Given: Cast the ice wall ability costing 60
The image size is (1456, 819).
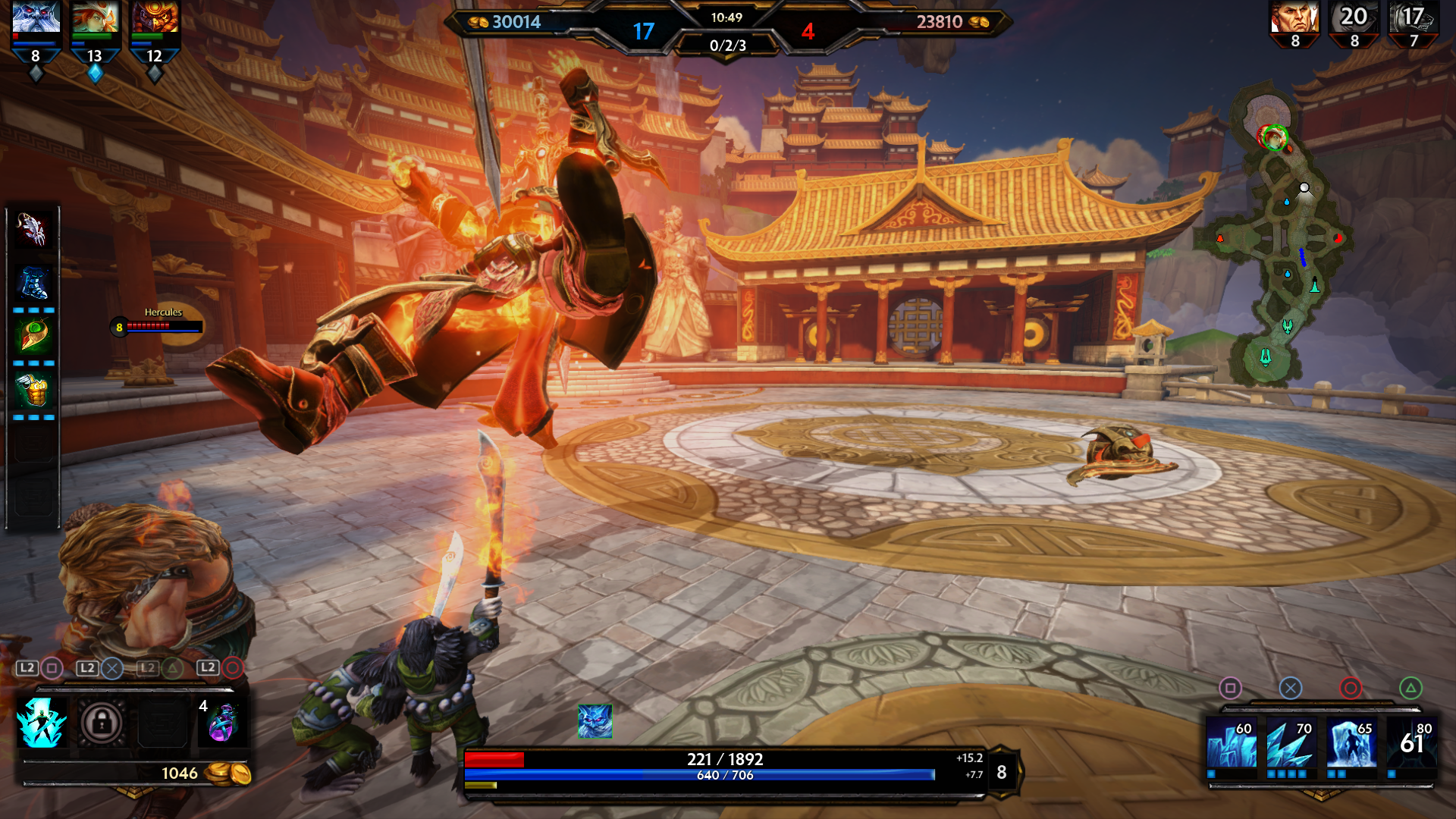Looking at the screenshot, I should tap(1231, 743).
